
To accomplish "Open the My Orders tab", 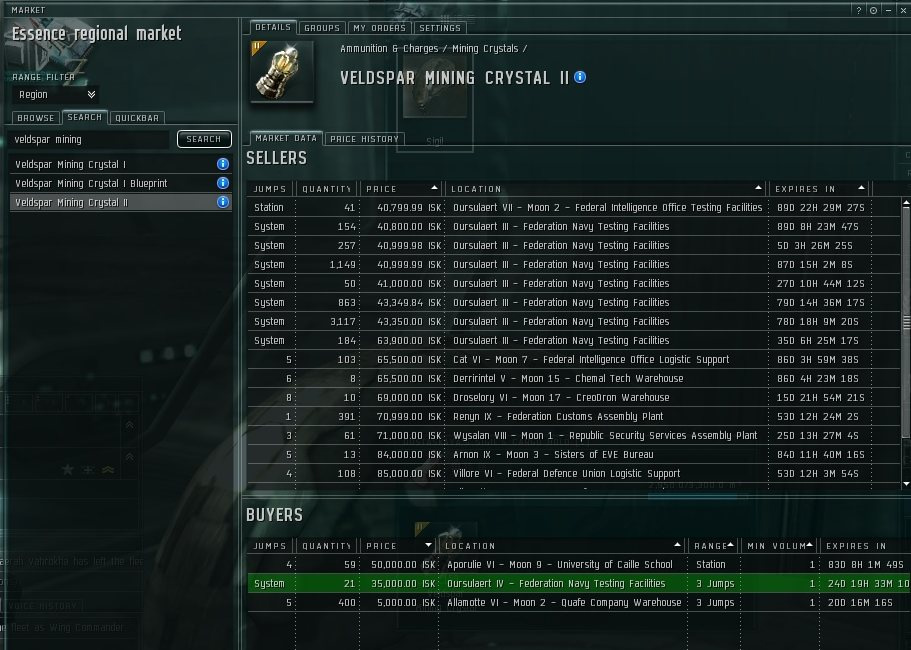I will coord(378,28).
